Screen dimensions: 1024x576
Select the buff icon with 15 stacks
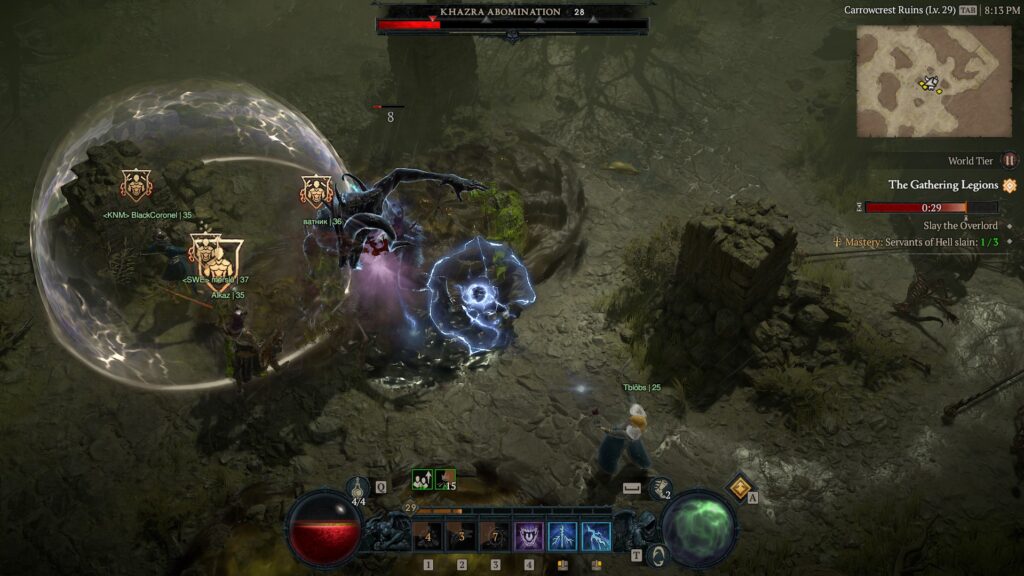coord(445,480)
